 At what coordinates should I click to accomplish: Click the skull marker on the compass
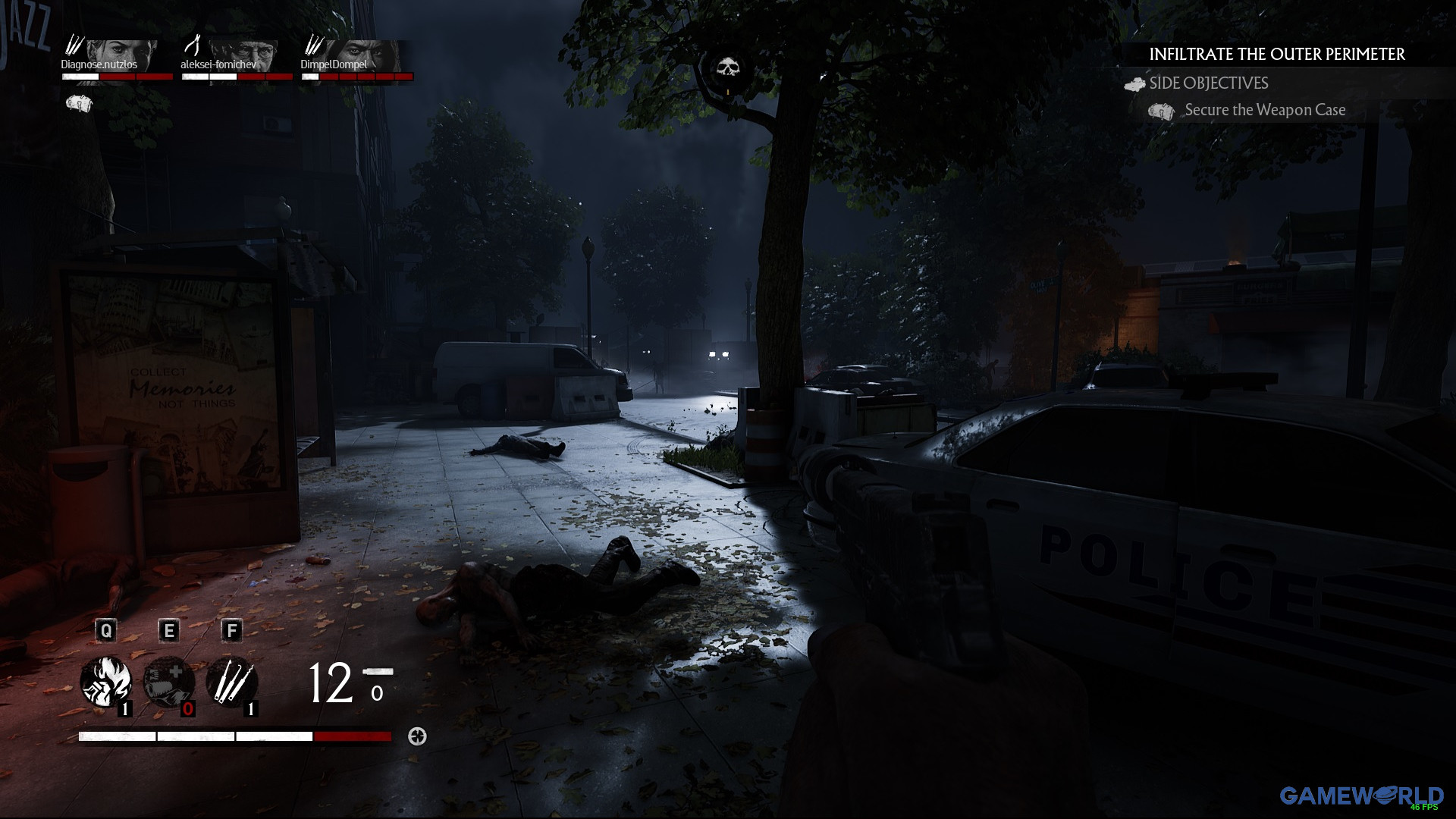[728, 69]
